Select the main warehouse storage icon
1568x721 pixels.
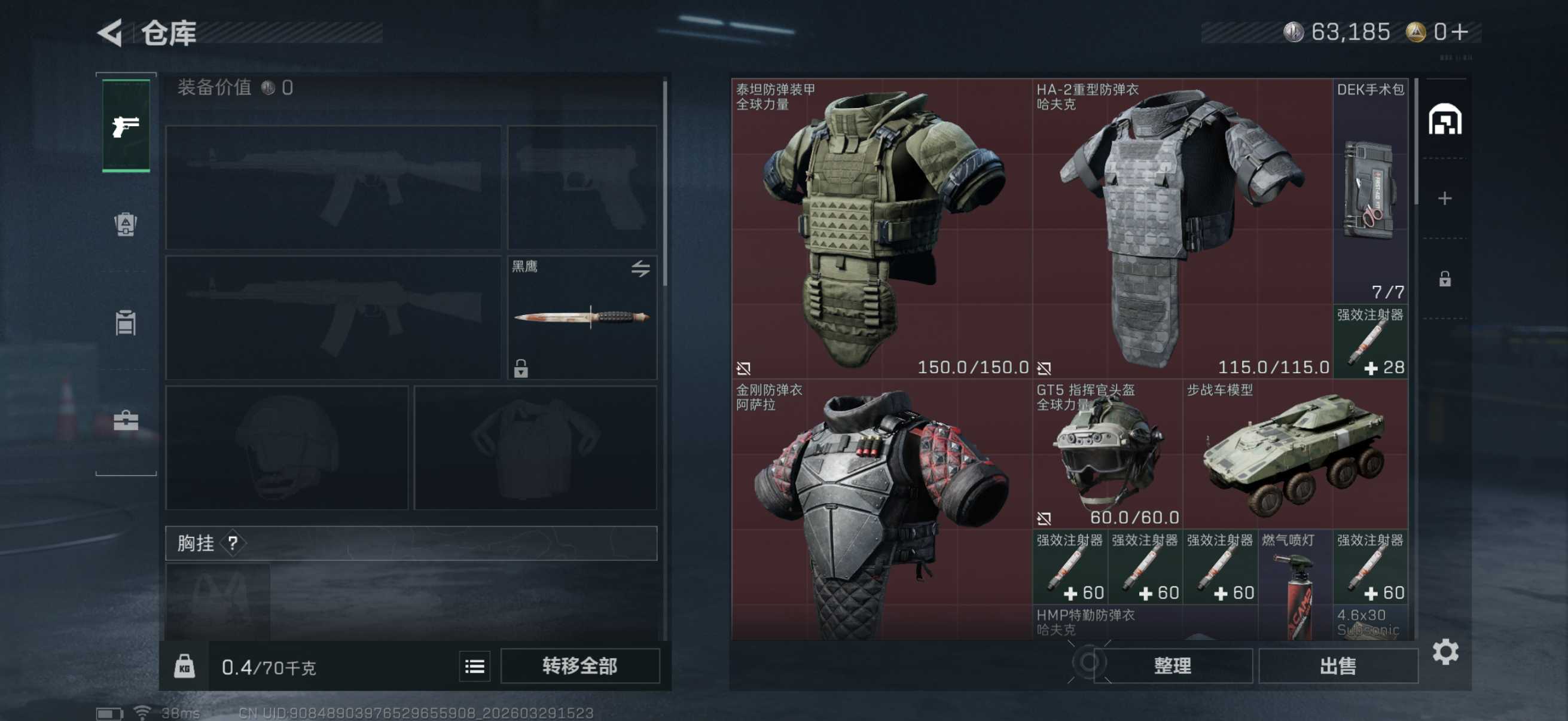pyautogui.click(x=1444, y=119)
